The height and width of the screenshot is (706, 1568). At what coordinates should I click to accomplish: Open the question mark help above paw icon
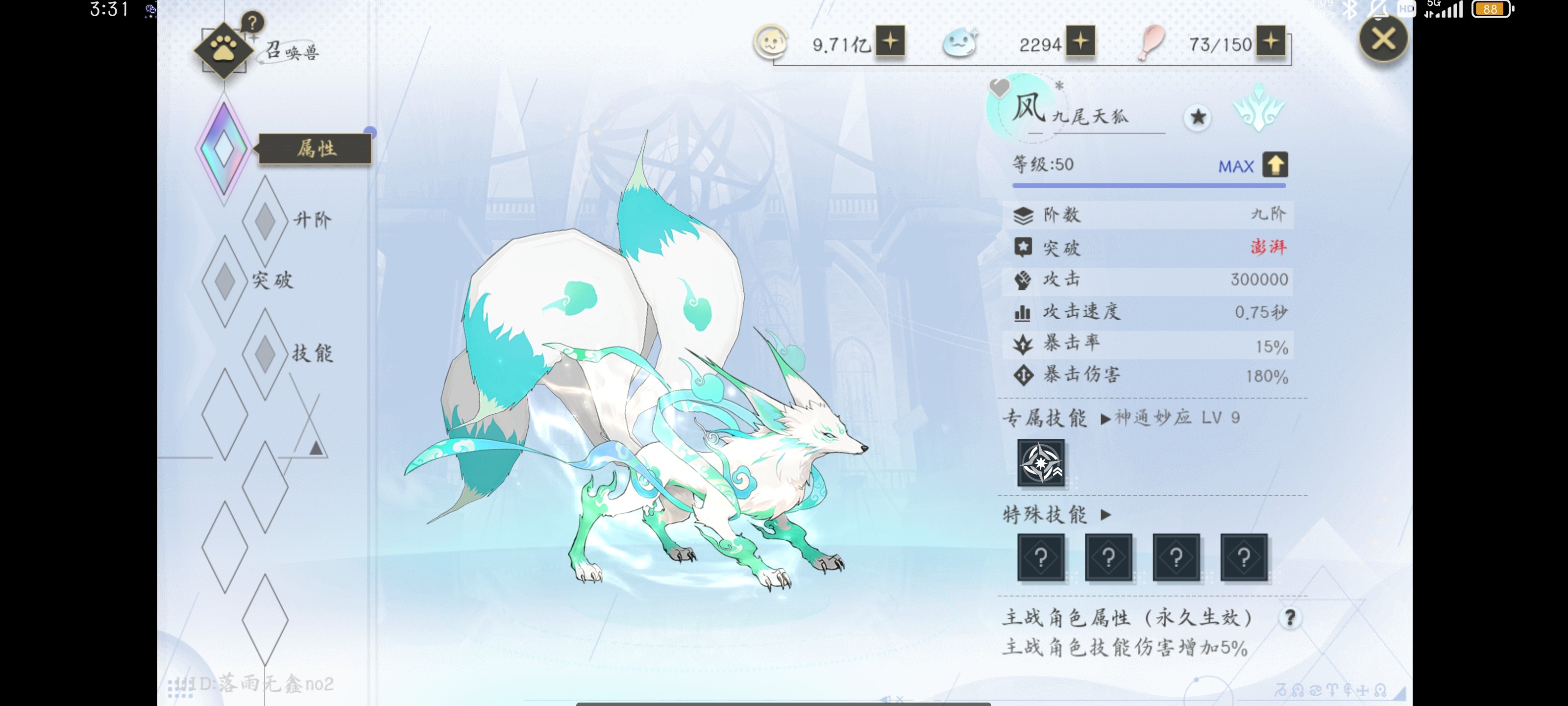tap(252, 23)
